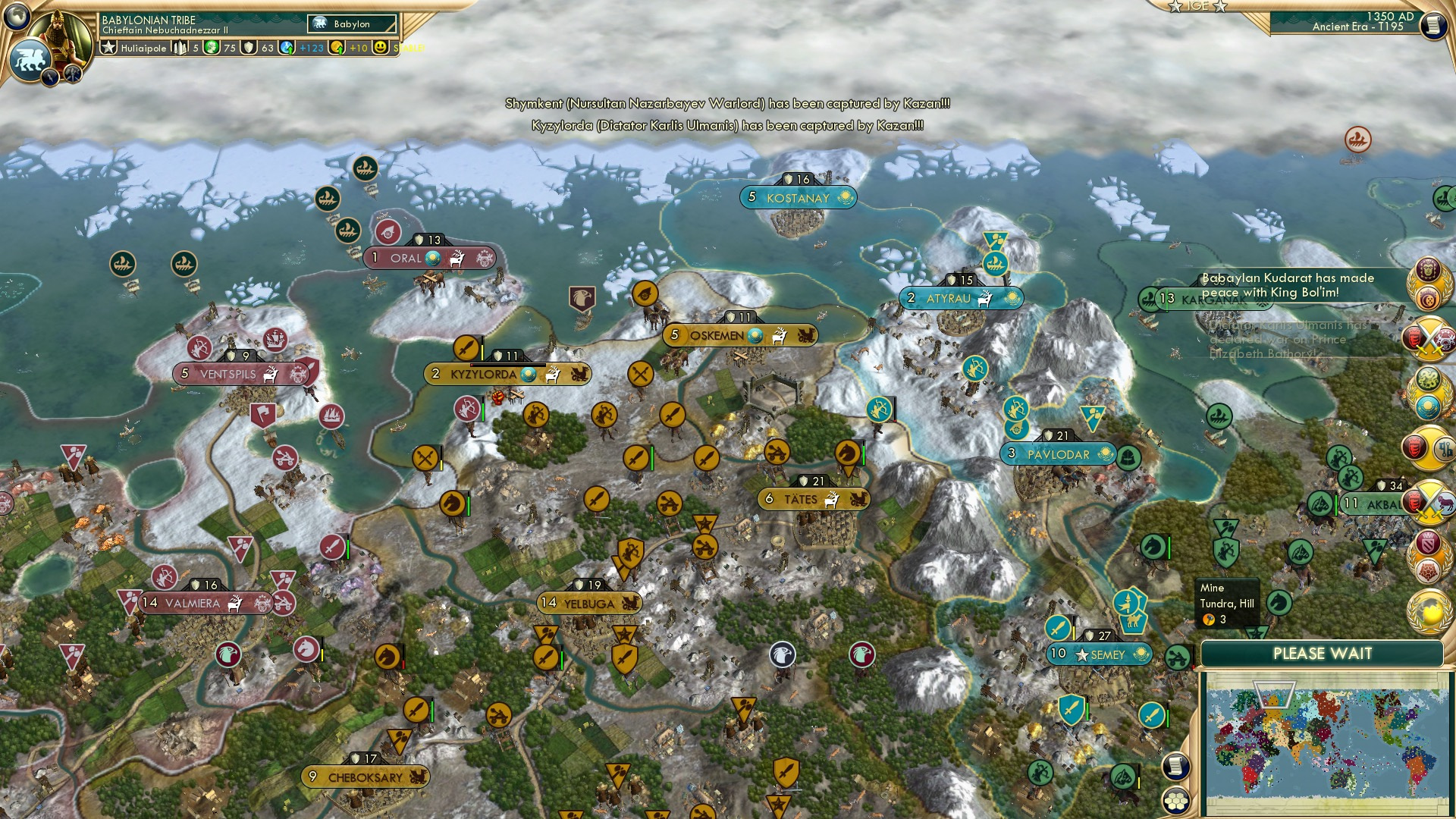The height and width of the screenshot is (819, 1456).
Task: Open the notification log scroll icon near minimap
Action: [x=1175, y=766]
